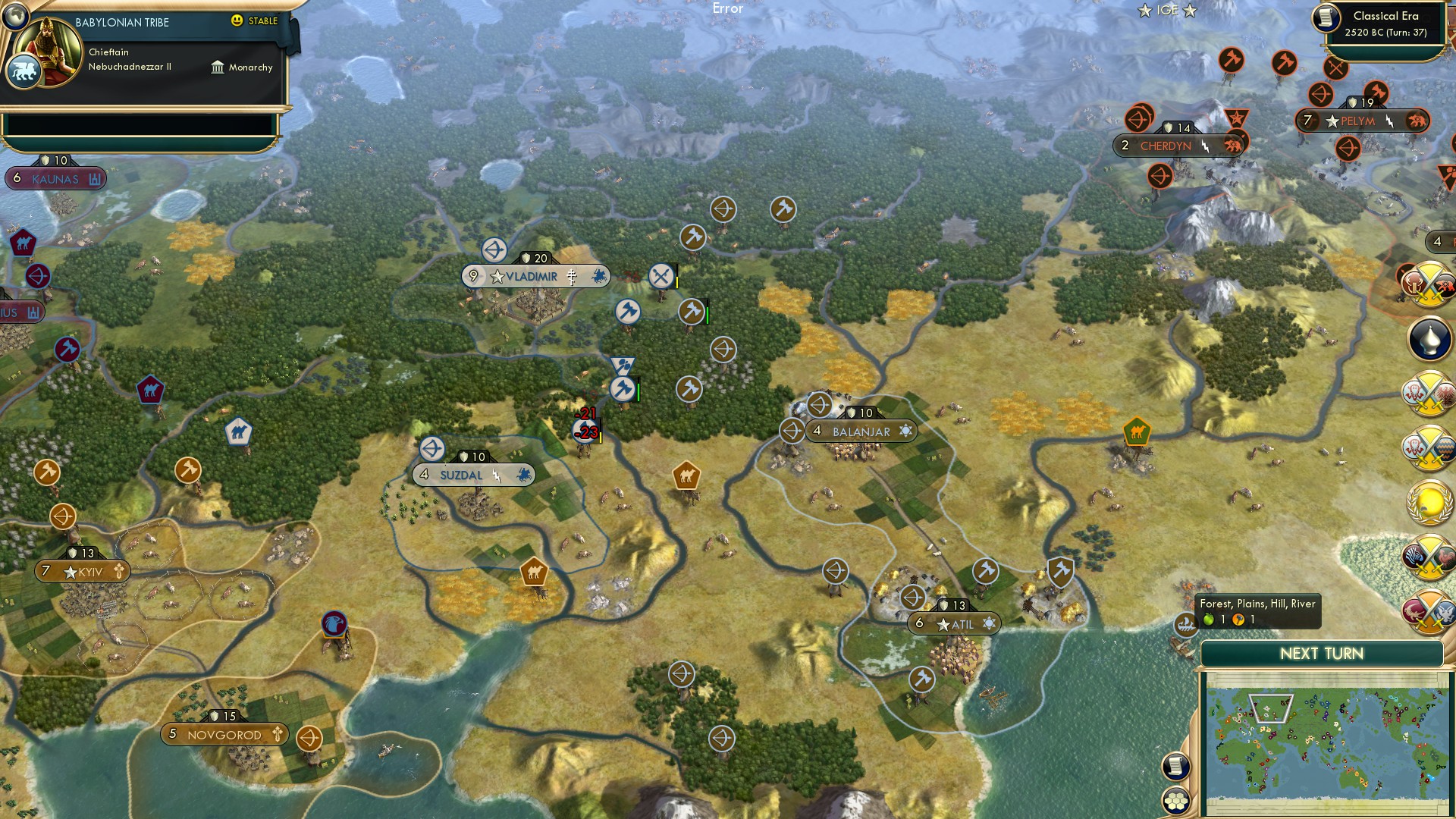The height and width of the screenshot is (819, 1456).
Task: Select the worker hammer unit icon near Vladimir
Action: (626, 312)
